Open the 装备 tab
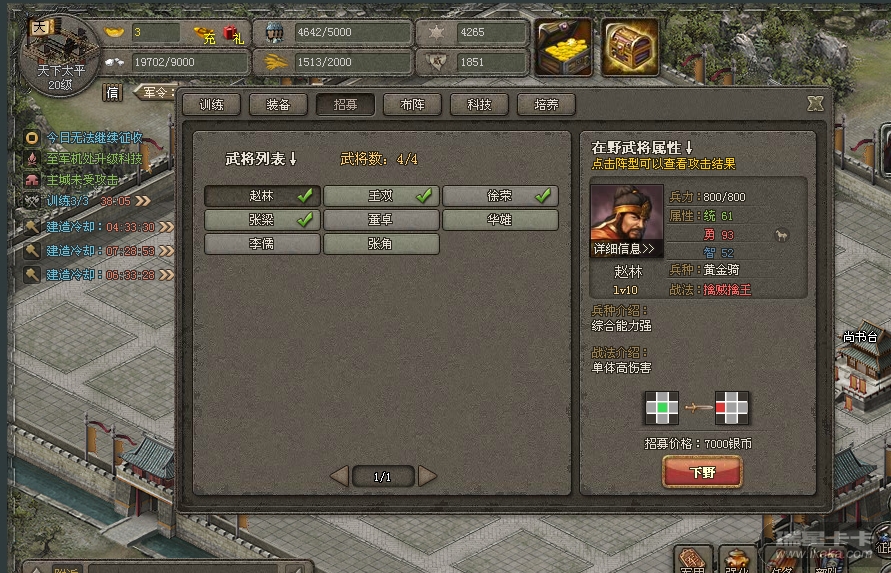891x573 pixels. pyautogui.click(x=278, y=104)
